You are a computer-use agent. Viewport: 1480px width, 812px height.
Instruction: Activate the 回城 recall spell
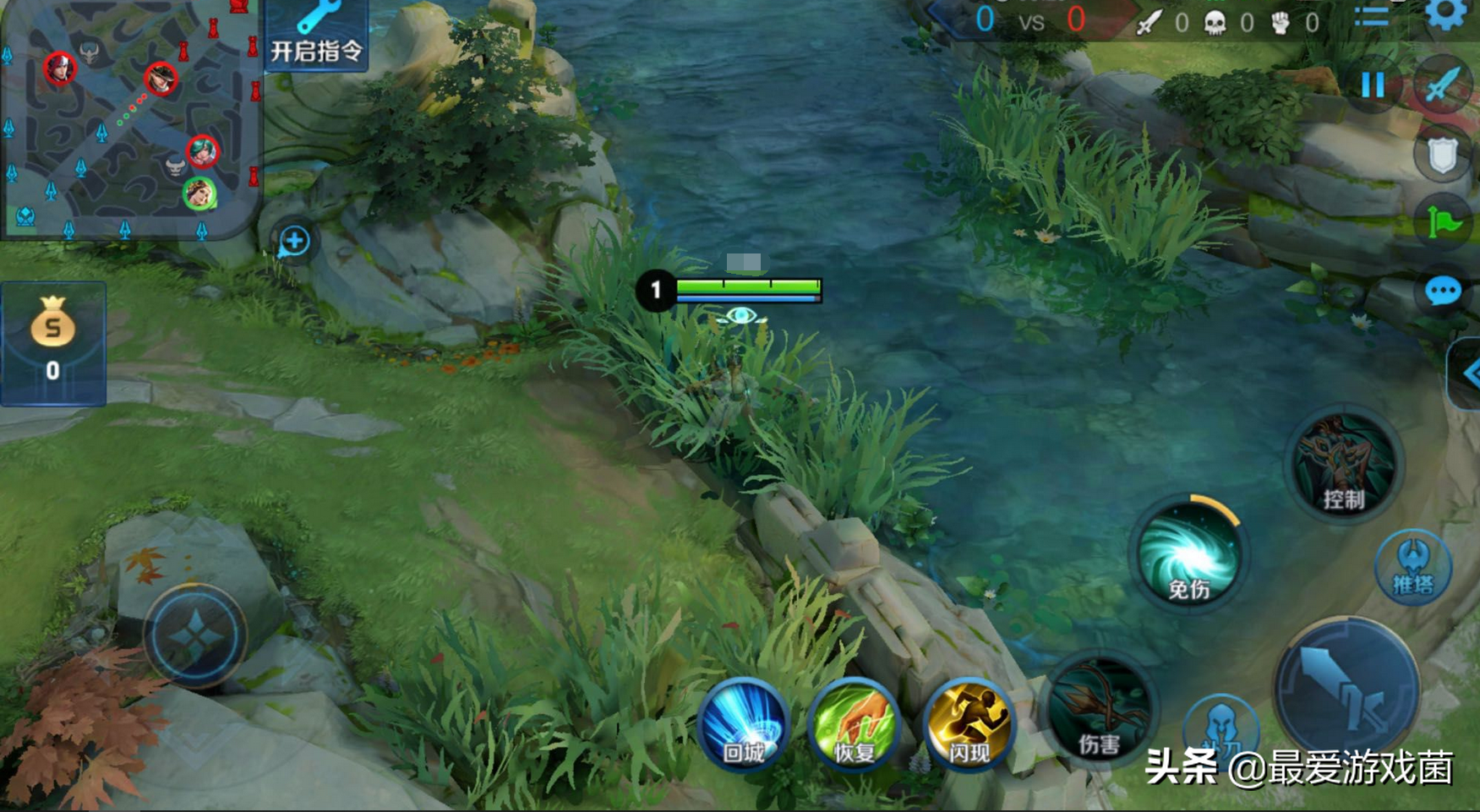(744, 724)
